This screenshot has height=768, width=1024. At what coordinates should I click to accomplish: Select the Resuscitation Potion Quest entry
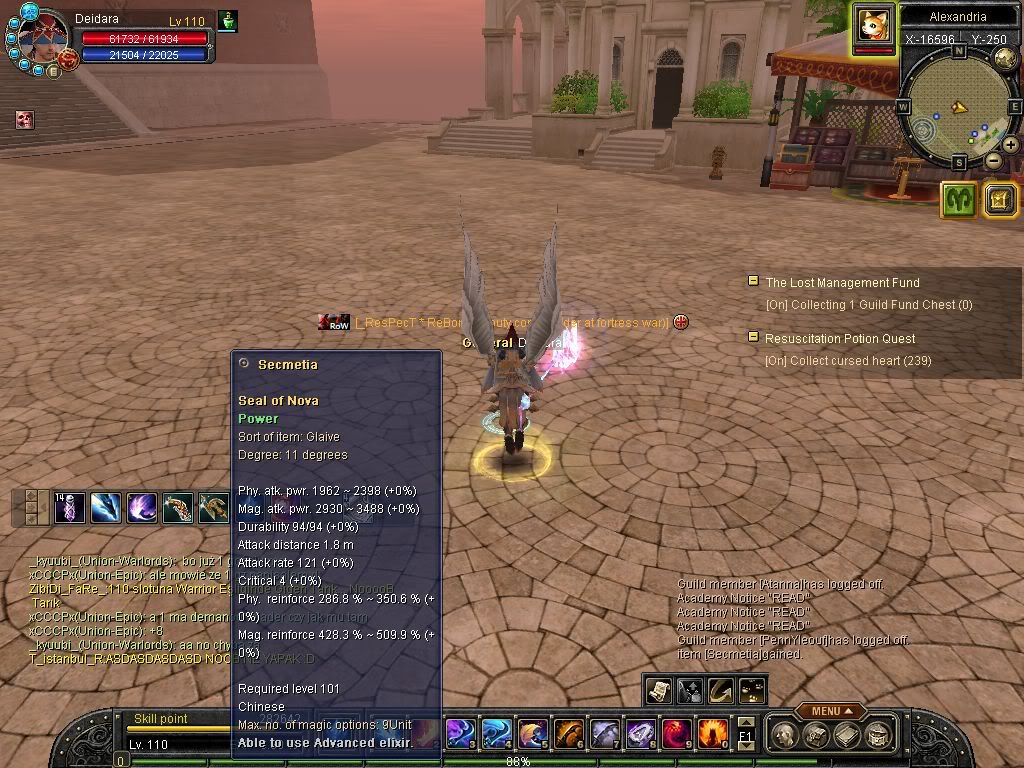pos(840,339)
